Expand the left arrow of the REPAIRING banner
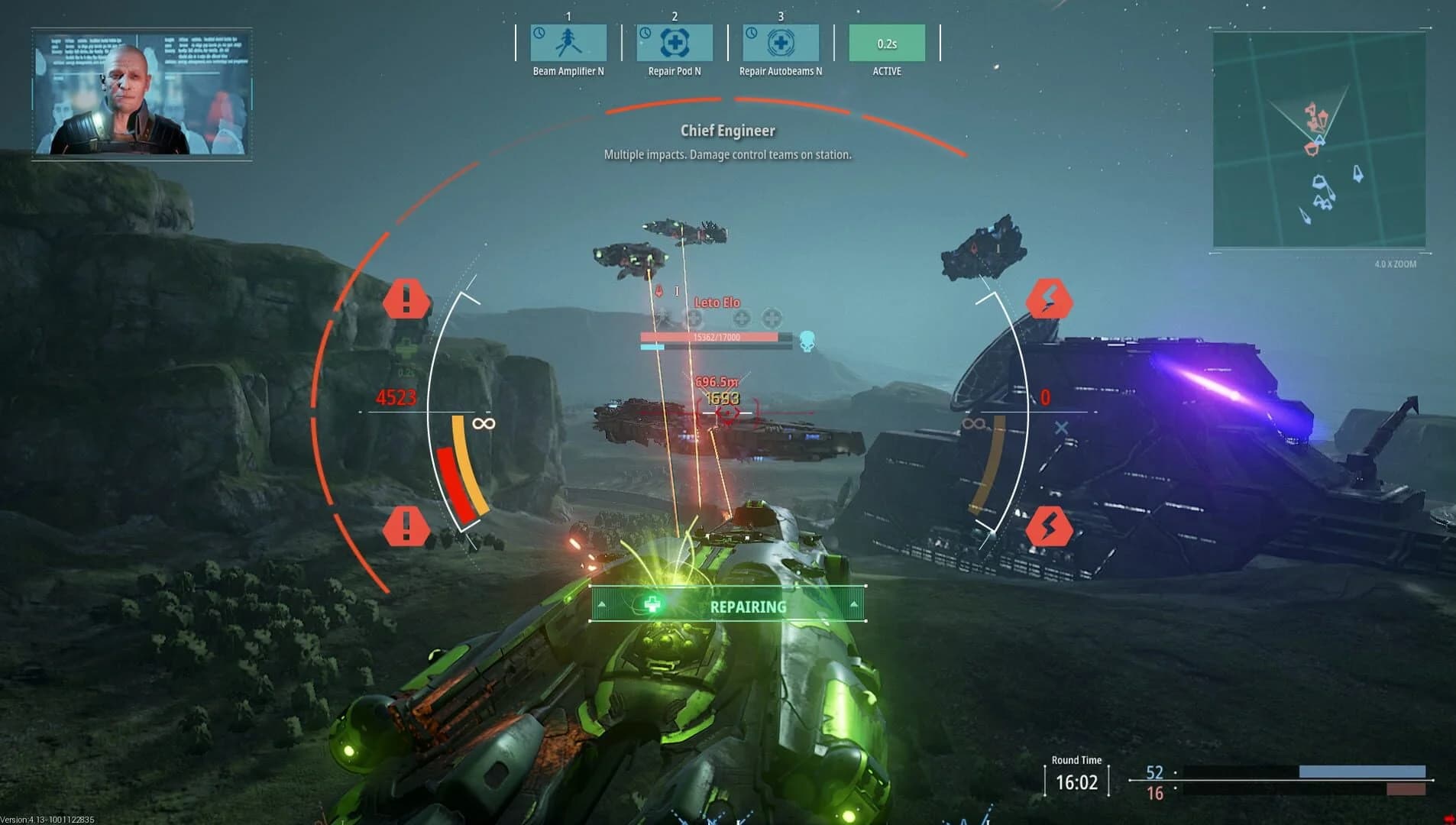 [603, 606]
